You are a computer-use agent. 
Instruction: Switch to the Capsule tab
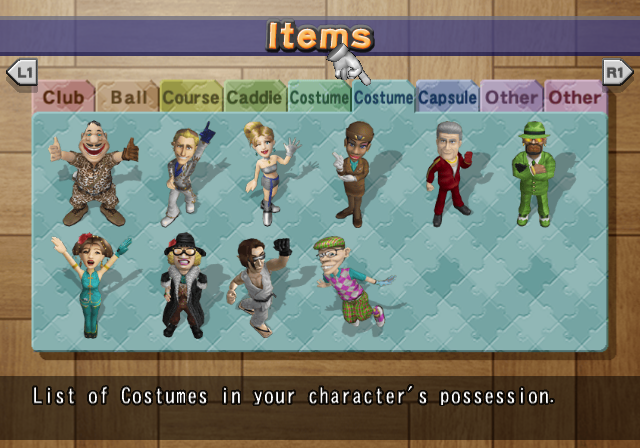click(x=447, y=98)
